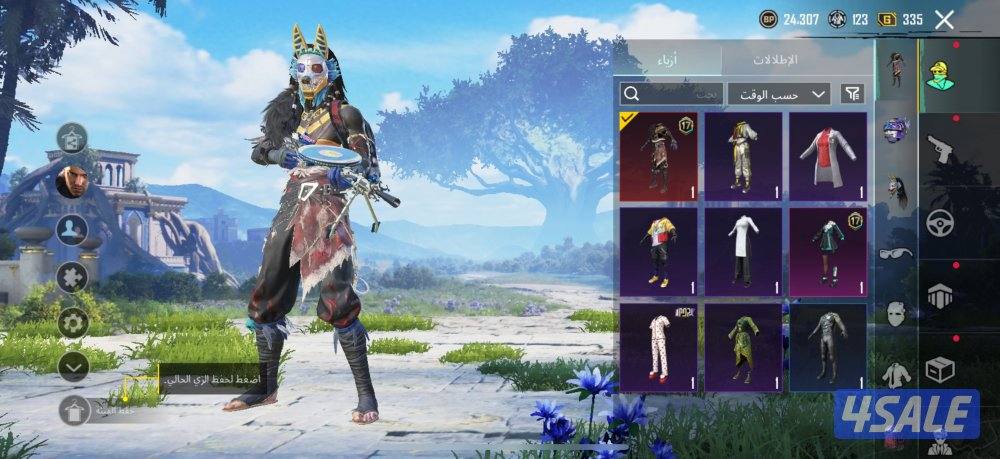Choose the green leafy dress outfit
Viewport: 1000px width, 459px height.
point(743,347)
